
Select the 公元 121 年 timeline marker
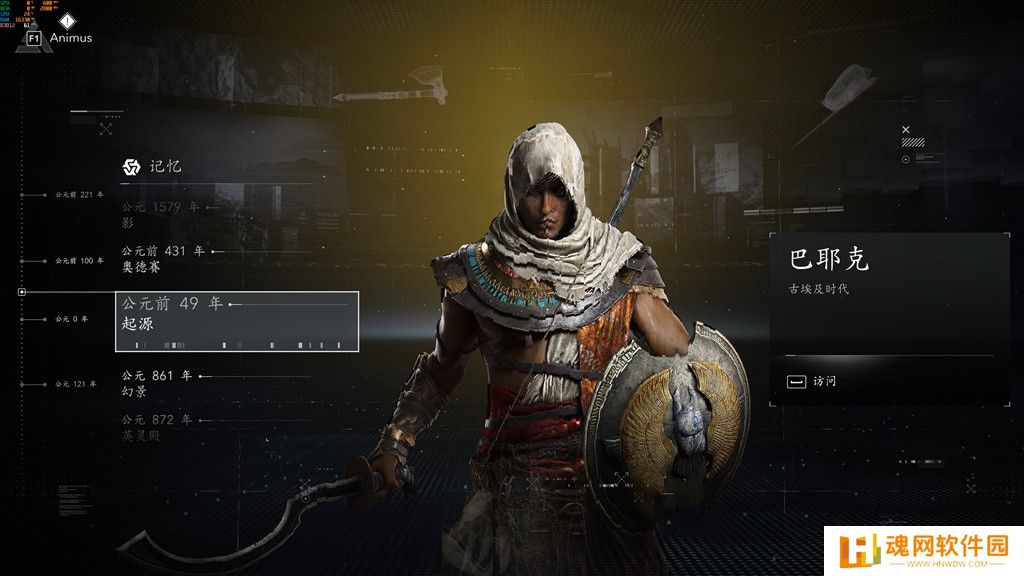click(74, 384)
